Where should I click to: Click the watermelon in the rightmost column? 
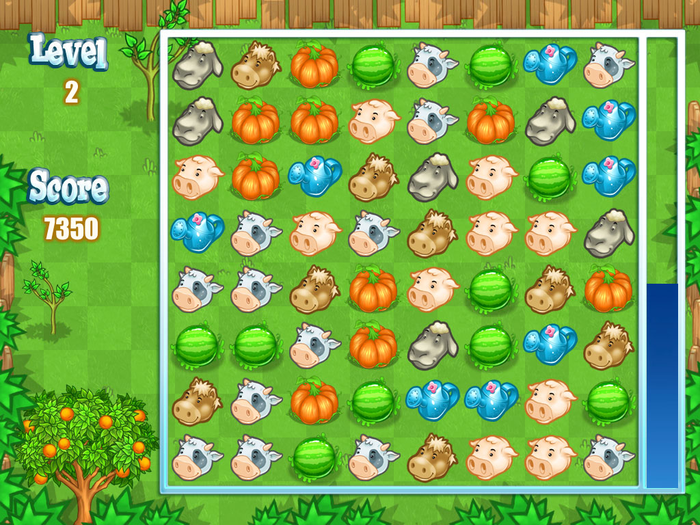tap(608, 402)
